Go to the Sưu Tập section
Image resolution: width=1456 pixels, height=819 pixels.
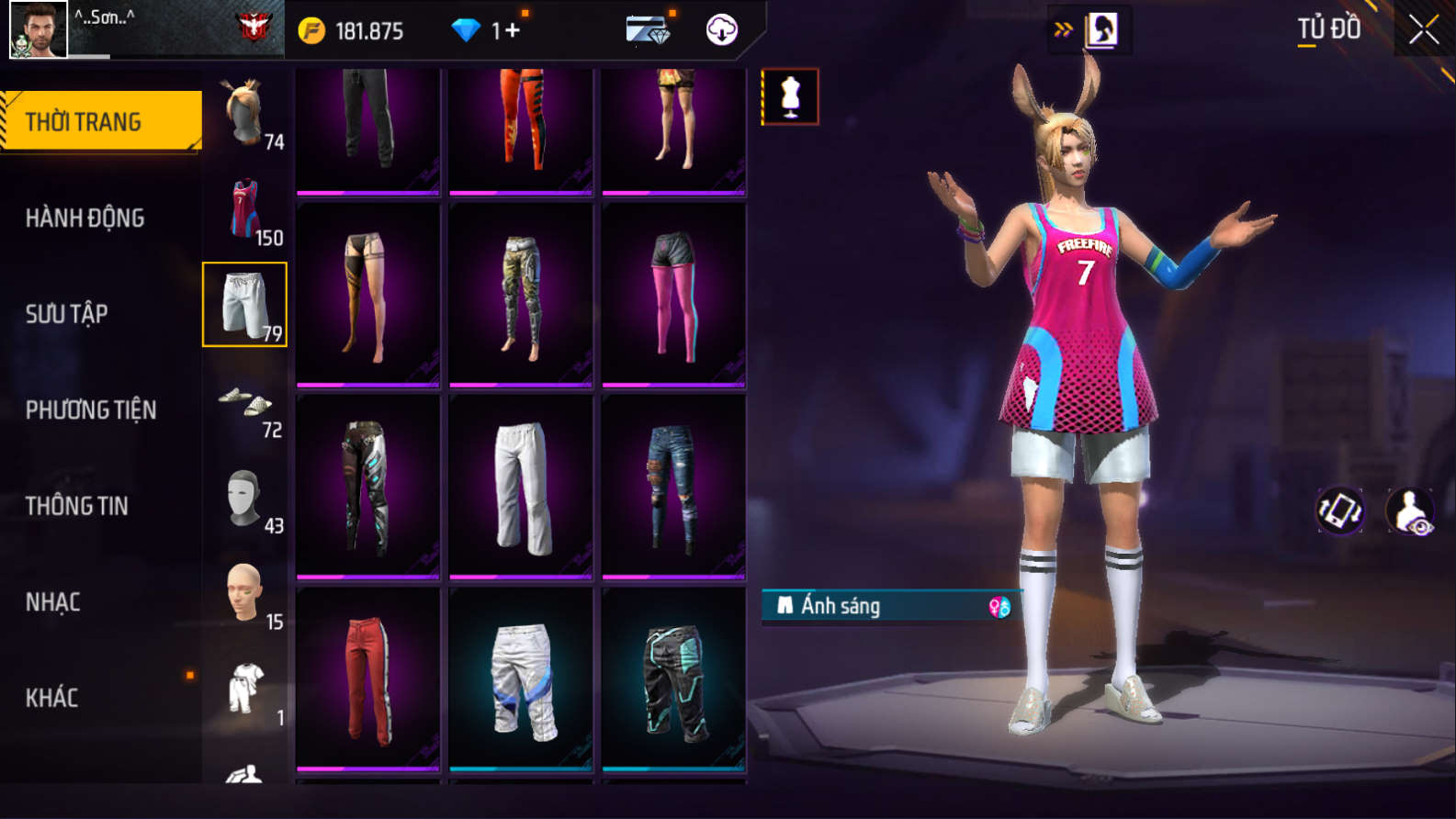67,314
